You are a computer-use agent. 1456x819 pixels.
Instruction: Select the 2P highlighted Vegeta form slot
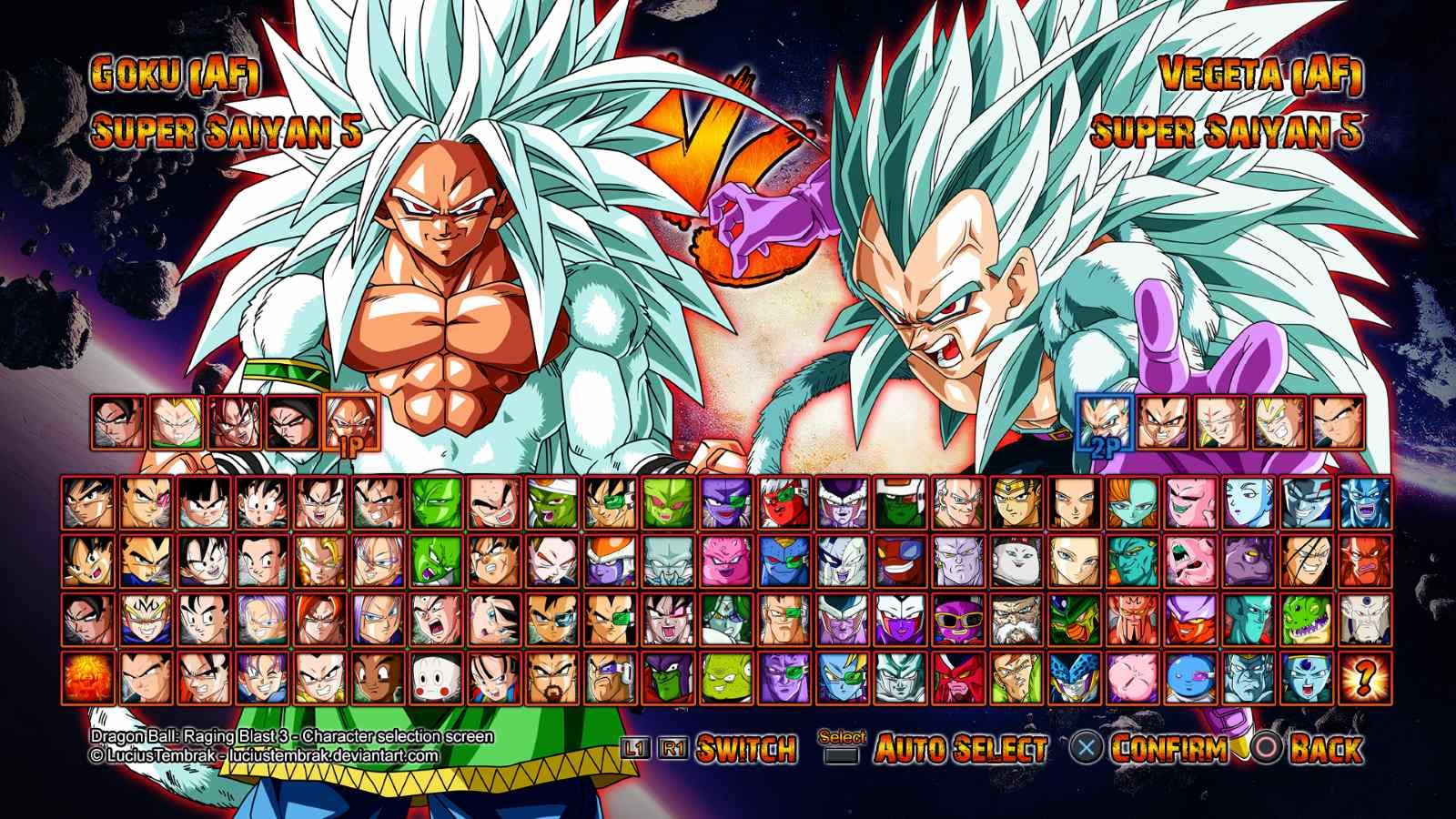click(x=1105, y=421)
